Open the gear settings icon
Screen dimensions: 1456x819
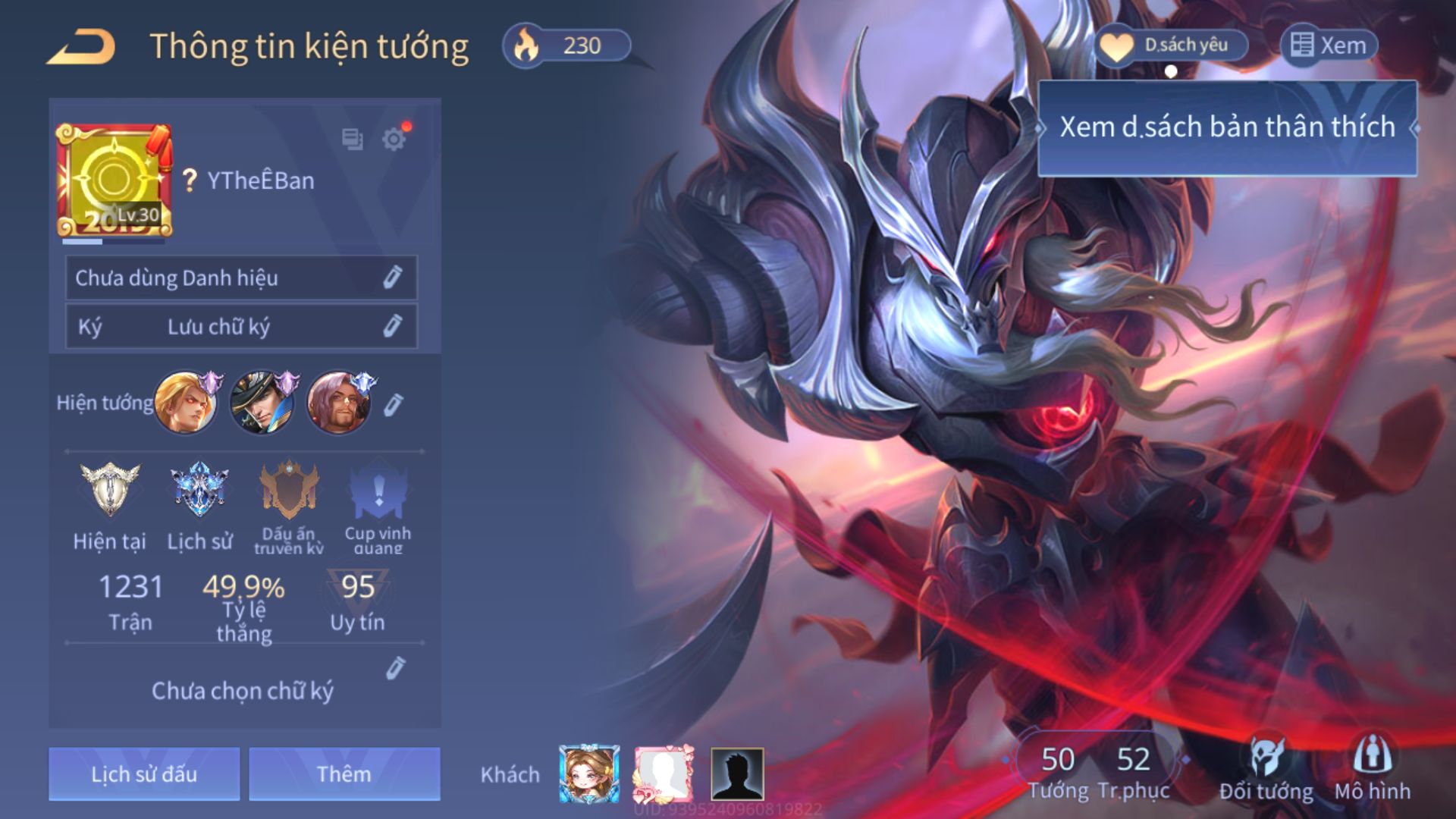tap(394, 140)
